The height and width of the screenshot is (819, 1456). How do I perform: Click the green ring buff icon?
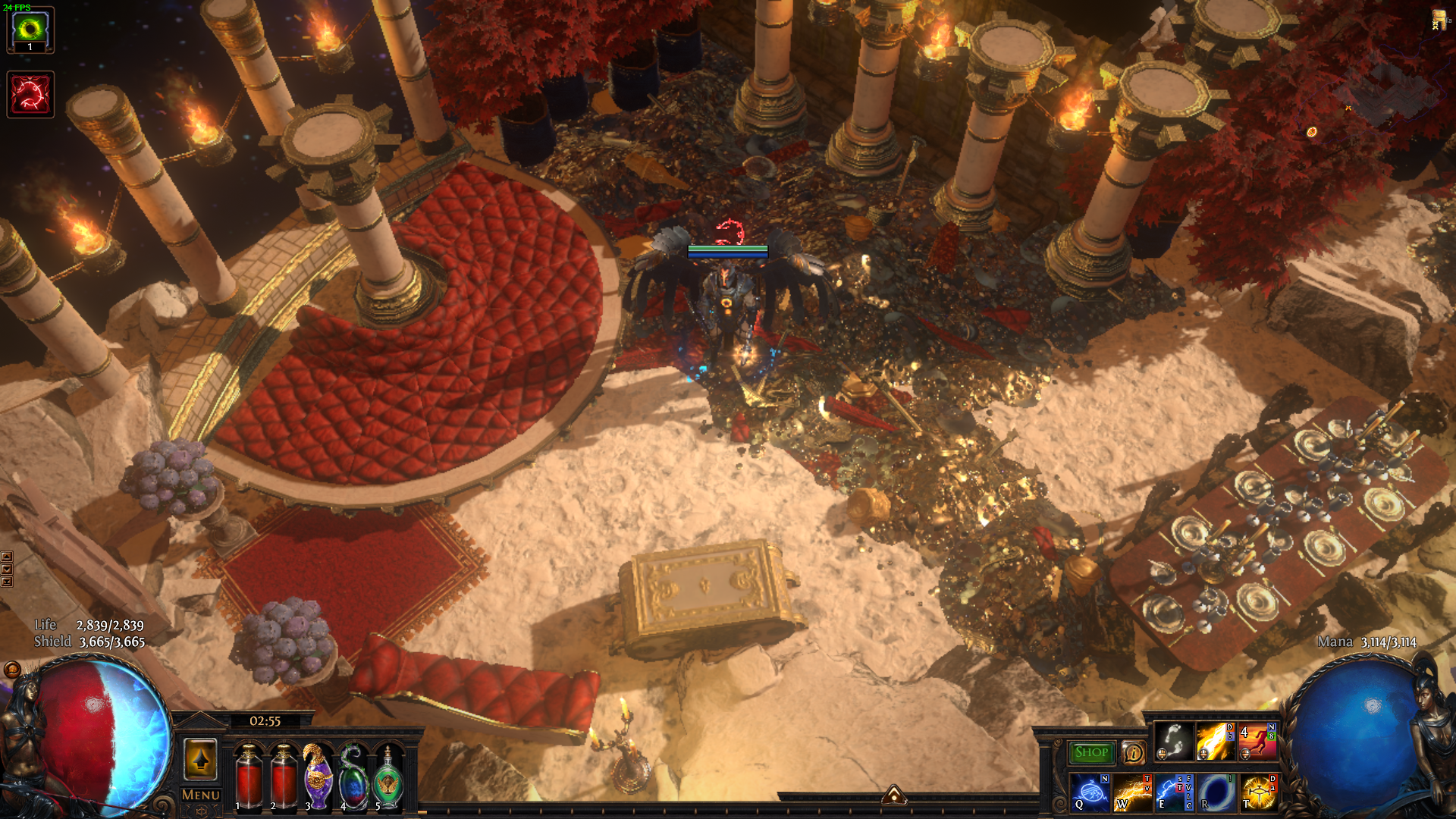coord(30,30)
